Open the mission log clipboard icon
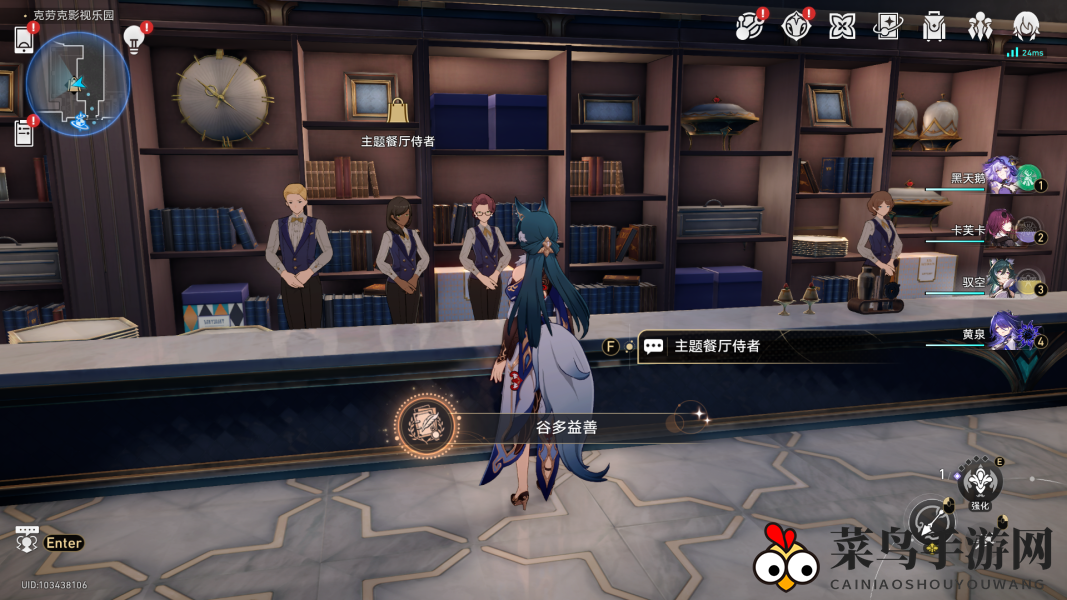 click(x=24, y=132)
